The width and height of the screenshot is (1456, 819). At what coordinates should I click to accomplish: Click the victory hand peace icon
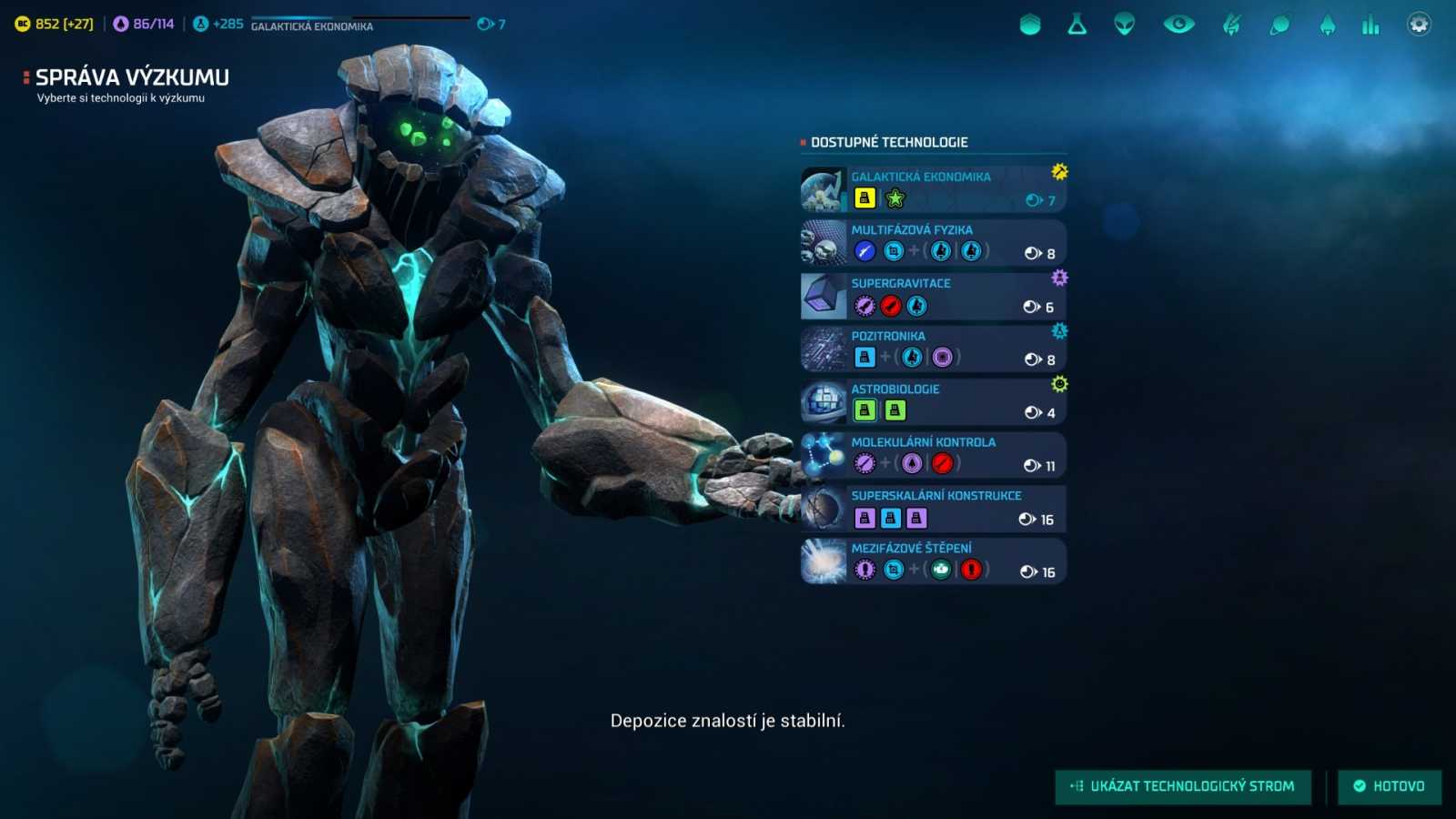tap(1231, 25)
